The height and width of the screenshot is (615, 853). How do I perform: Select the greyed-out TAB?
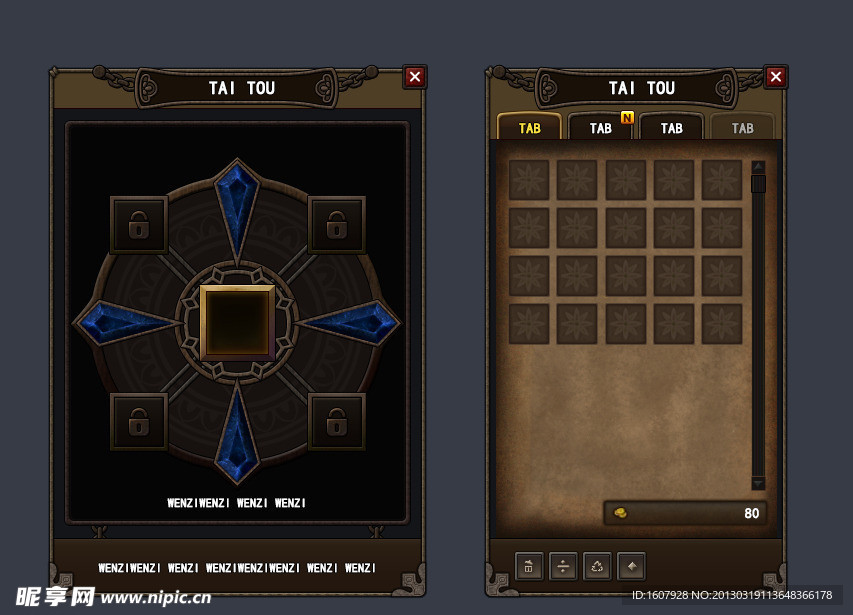(742, 128)
